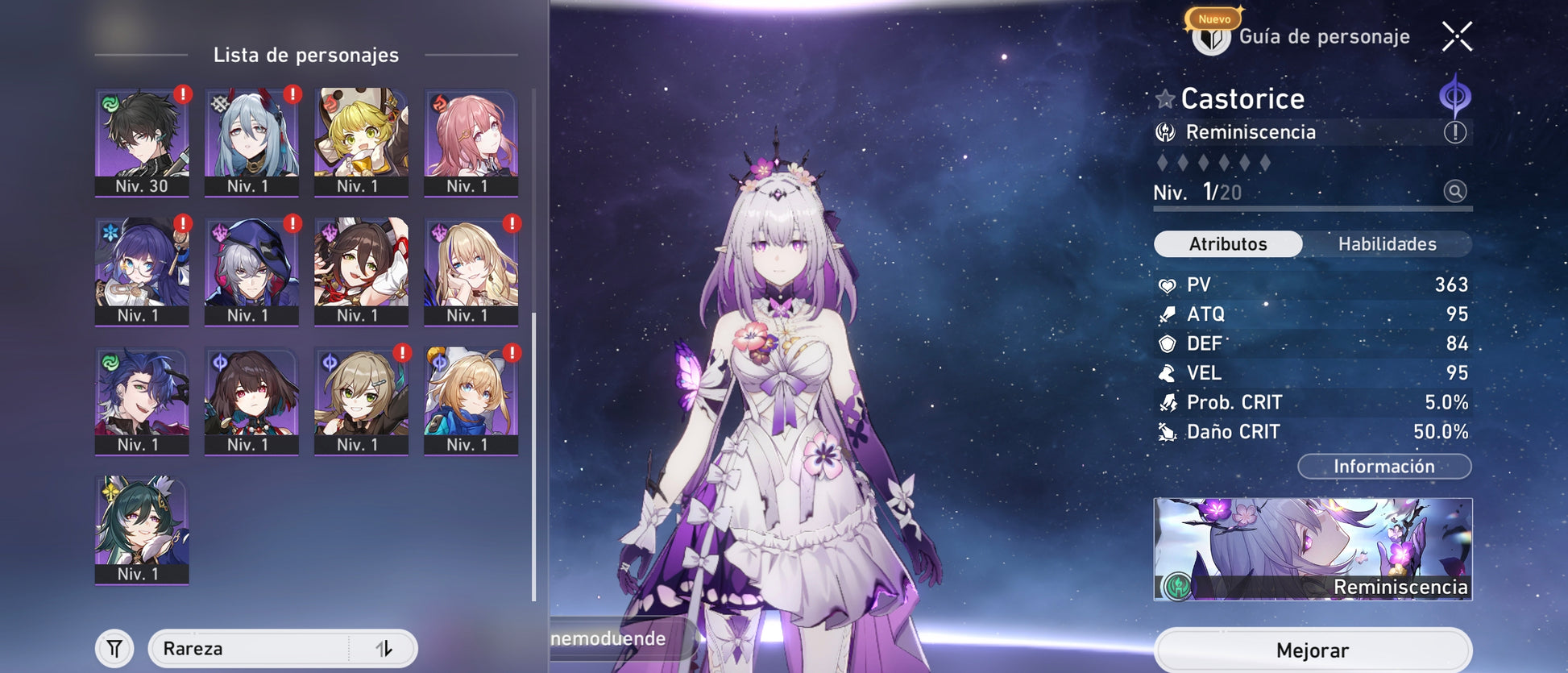Open the Guía de personaje guide
Image resolution: width=1568 pixels, height=673 pixels.
click(x=1300, y=36)
